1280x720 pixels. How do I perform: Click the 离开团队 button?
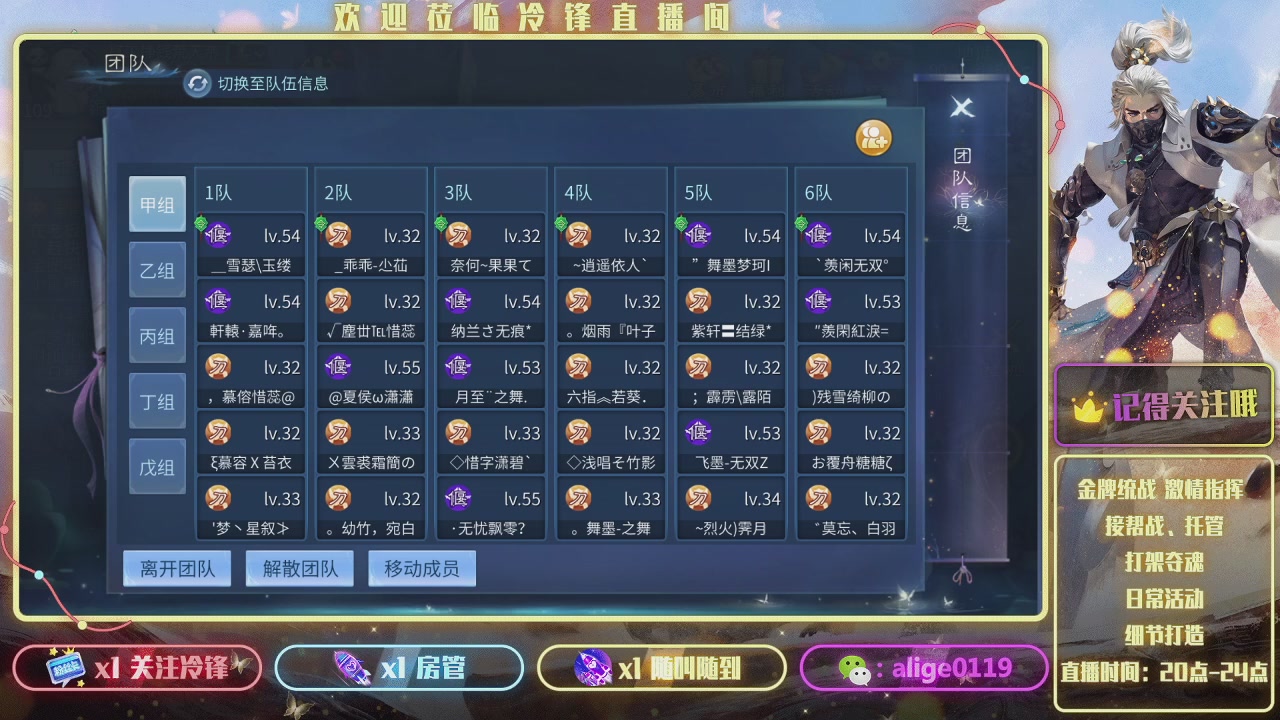point(176,567)
